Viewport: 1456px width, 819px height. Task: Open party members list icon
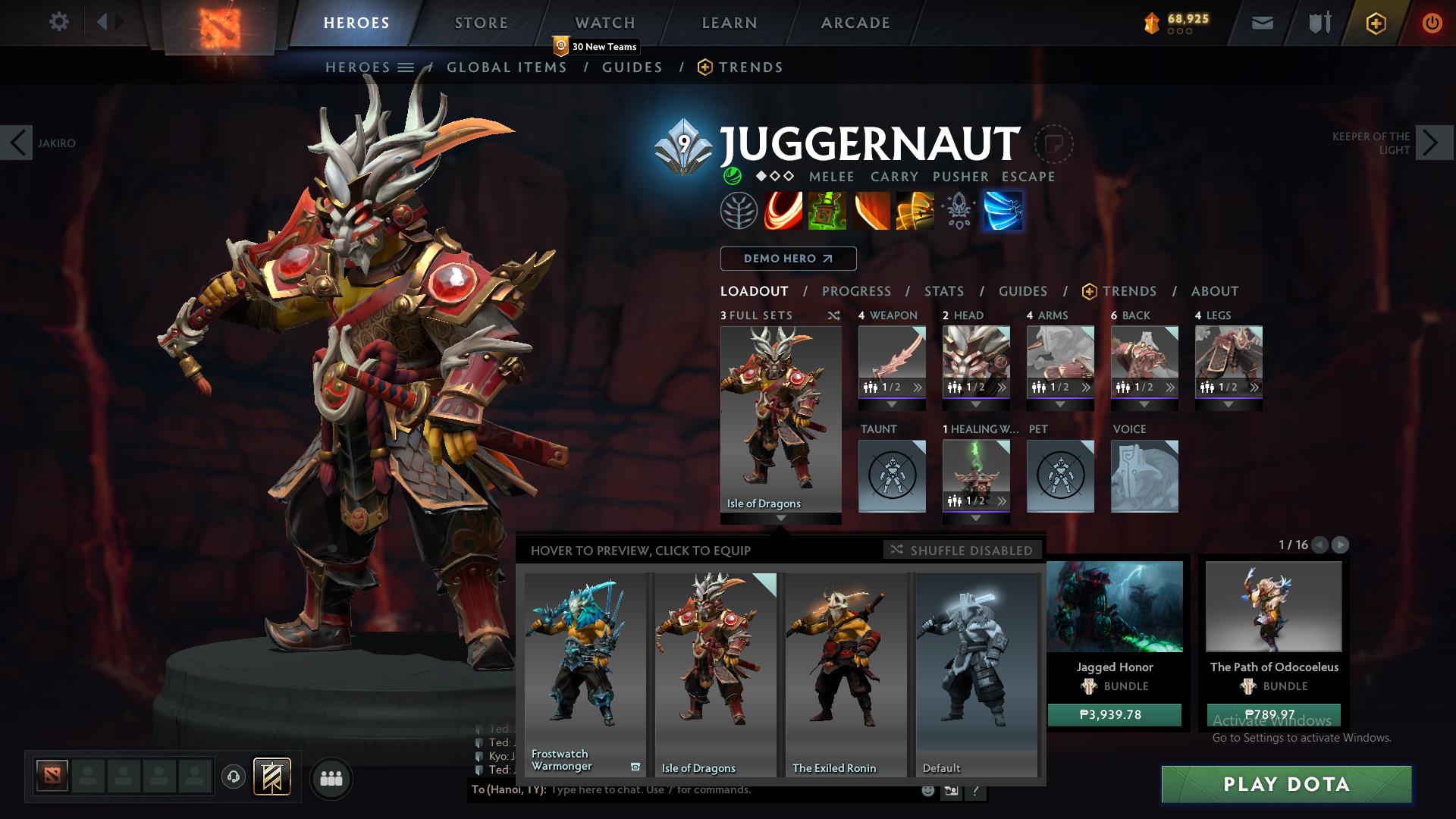coord(331,778)
